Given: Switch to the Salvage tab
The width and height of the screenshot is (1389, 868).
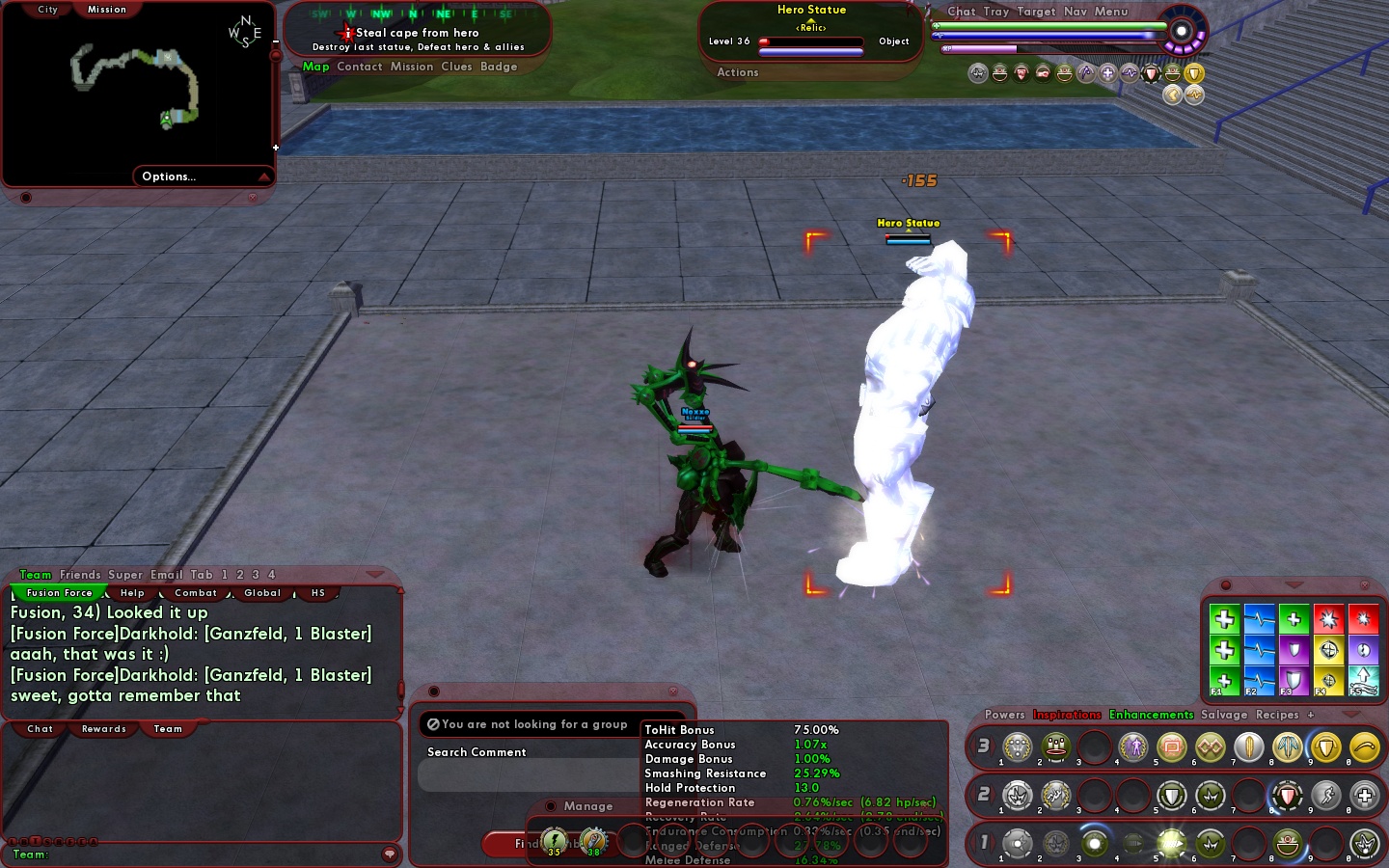Looking at the screenshot, I should click(1224, 715).
